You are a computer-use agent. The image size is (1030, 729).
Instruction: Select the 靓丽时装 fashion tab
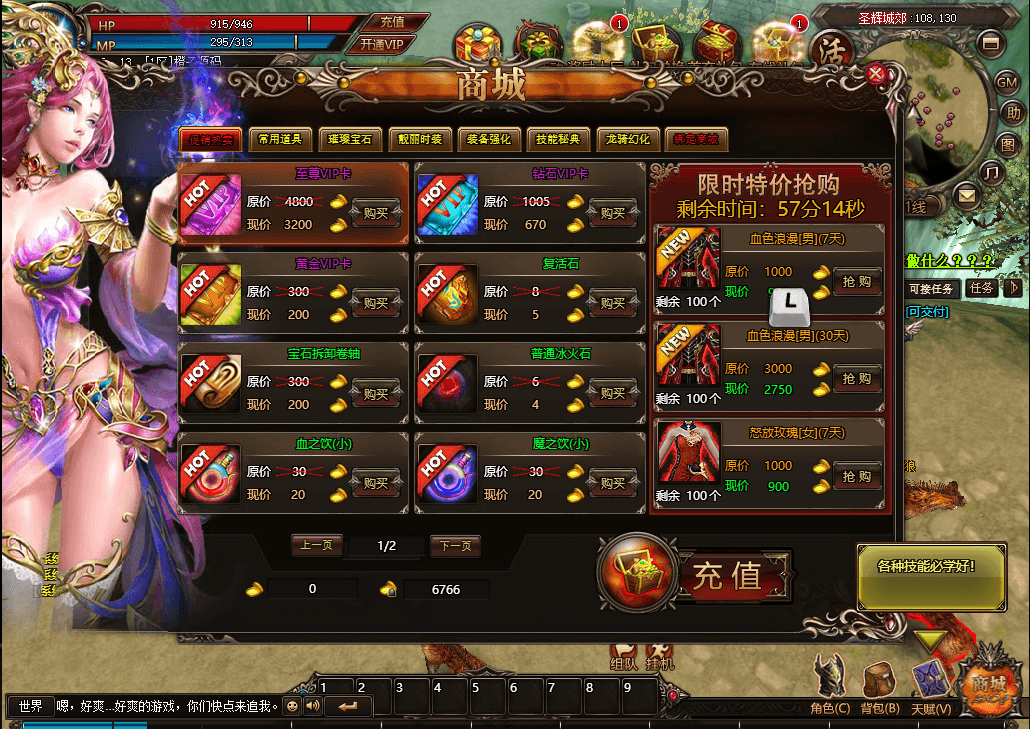[x=420, y=140]
